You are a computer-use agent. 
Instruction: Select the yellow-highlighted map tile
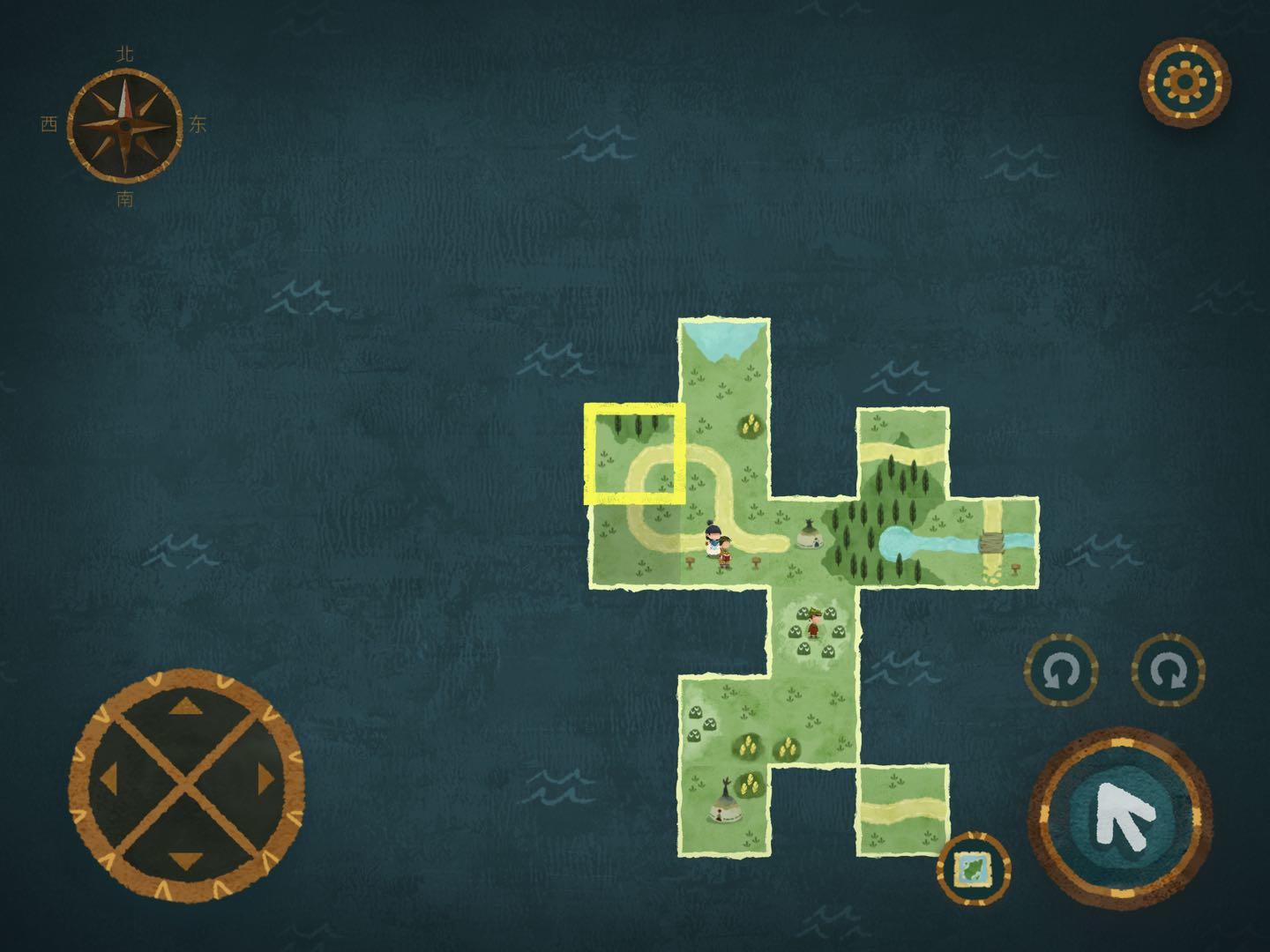pyautogui.click(x=635, y=454)
